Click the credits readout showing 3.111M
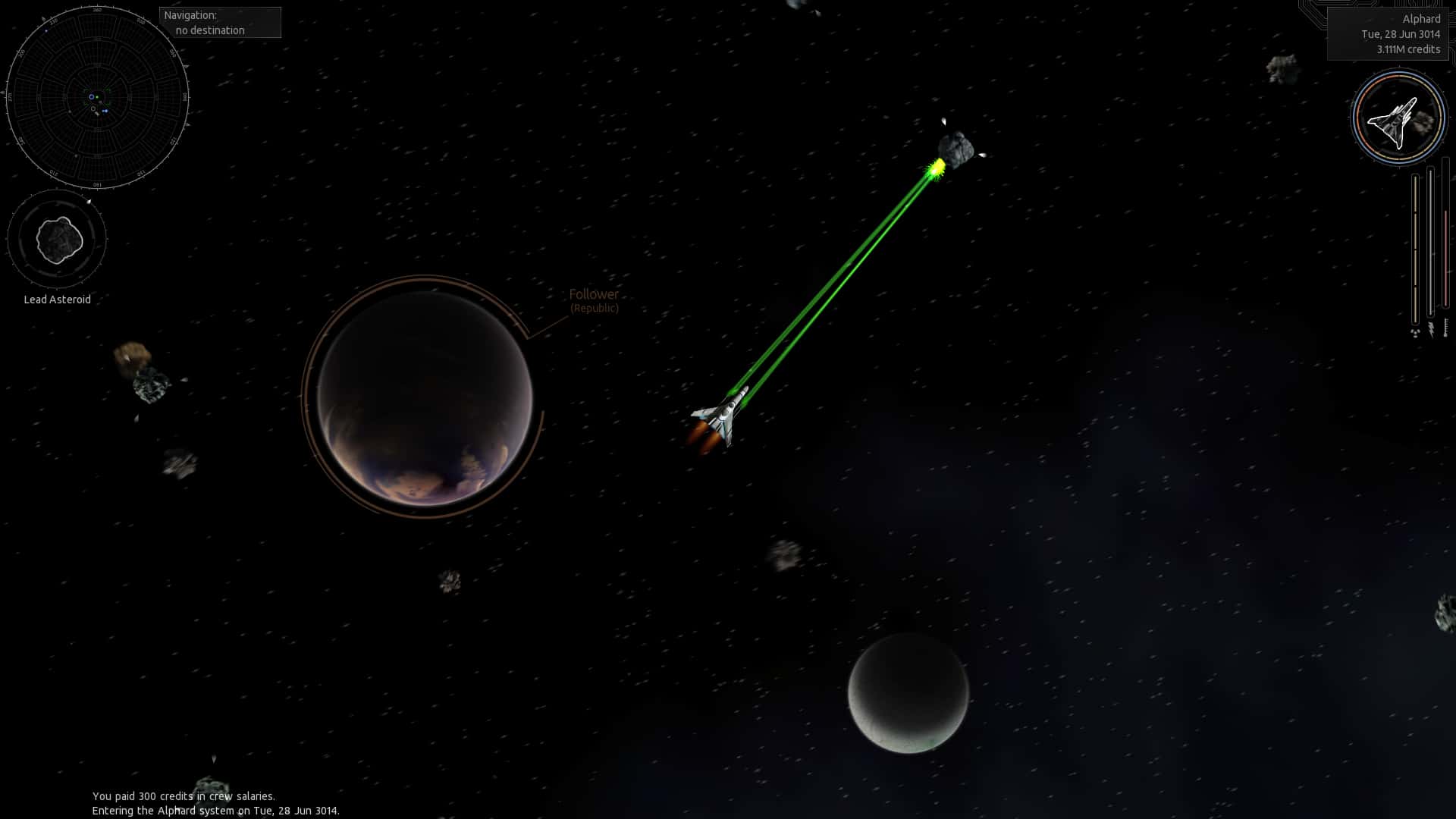The height and width of the screenshot is (819, 1456). point(1408,49)
